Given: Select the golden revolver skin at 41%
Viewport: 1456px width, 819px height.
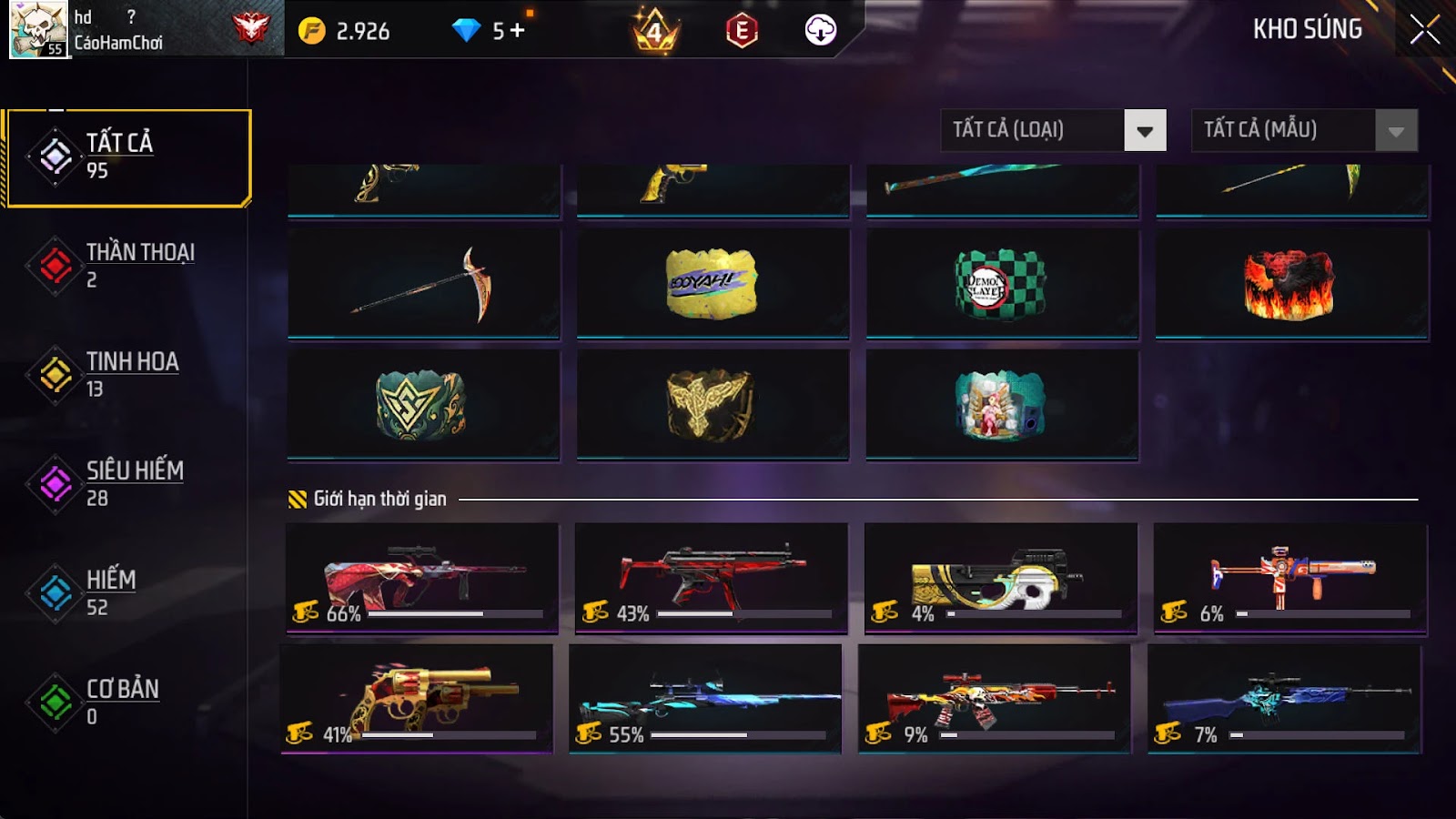Looking at the screenshot, I should (417, 698).
